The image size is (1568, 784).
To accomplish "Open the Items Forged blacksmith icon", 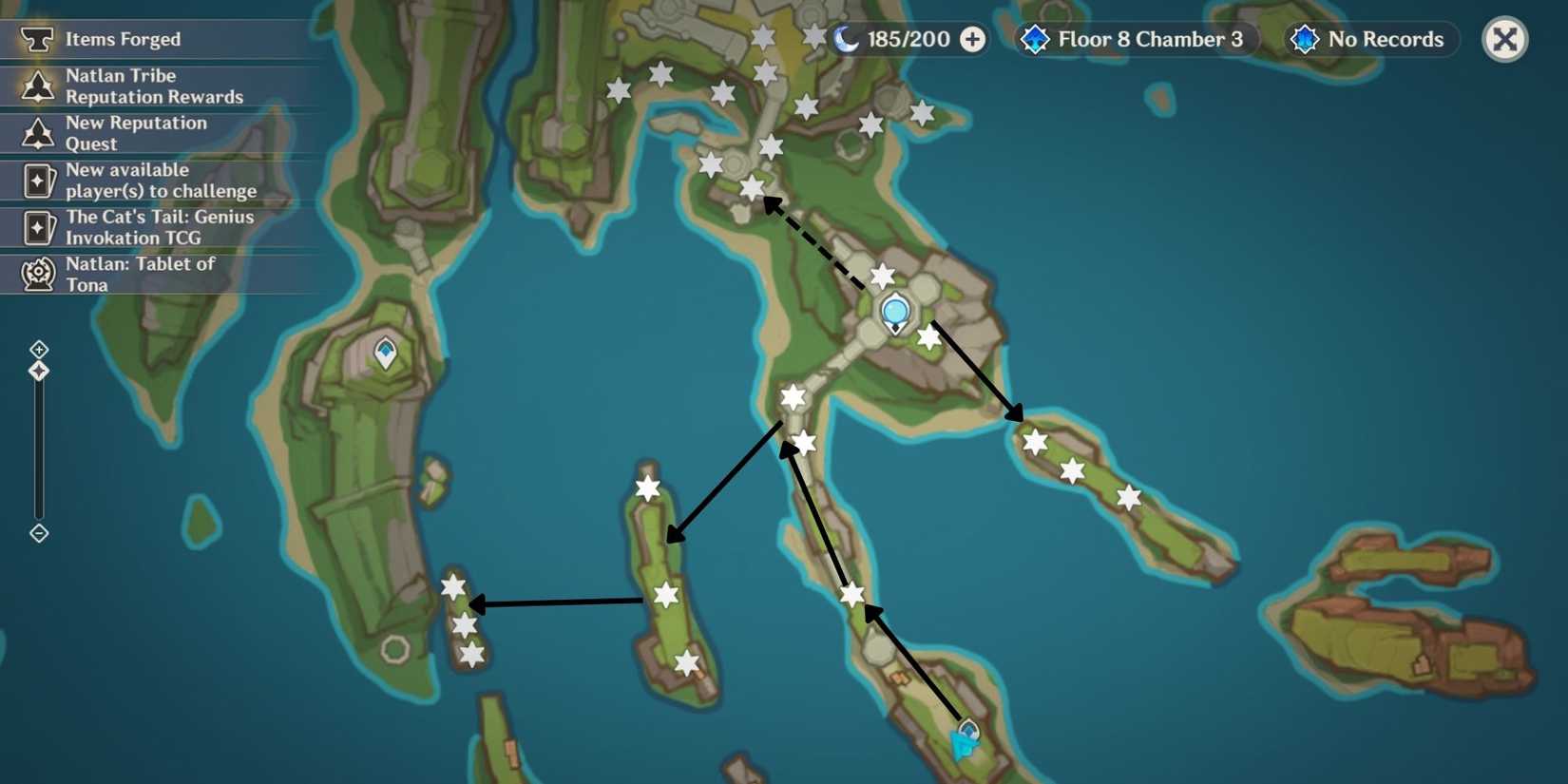I will 36,39.
